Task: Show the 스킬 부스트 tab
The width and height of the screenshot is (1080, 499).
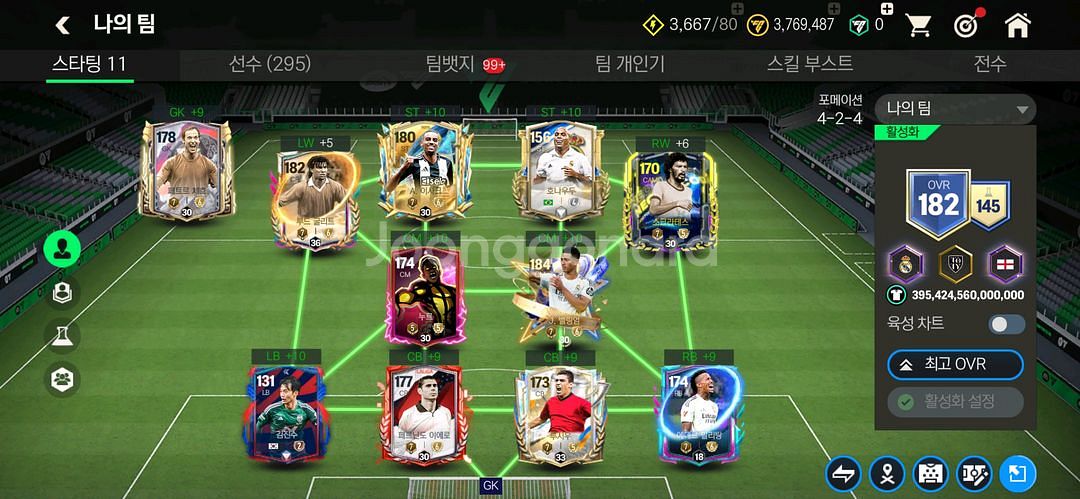Action: tap(810, 64)
